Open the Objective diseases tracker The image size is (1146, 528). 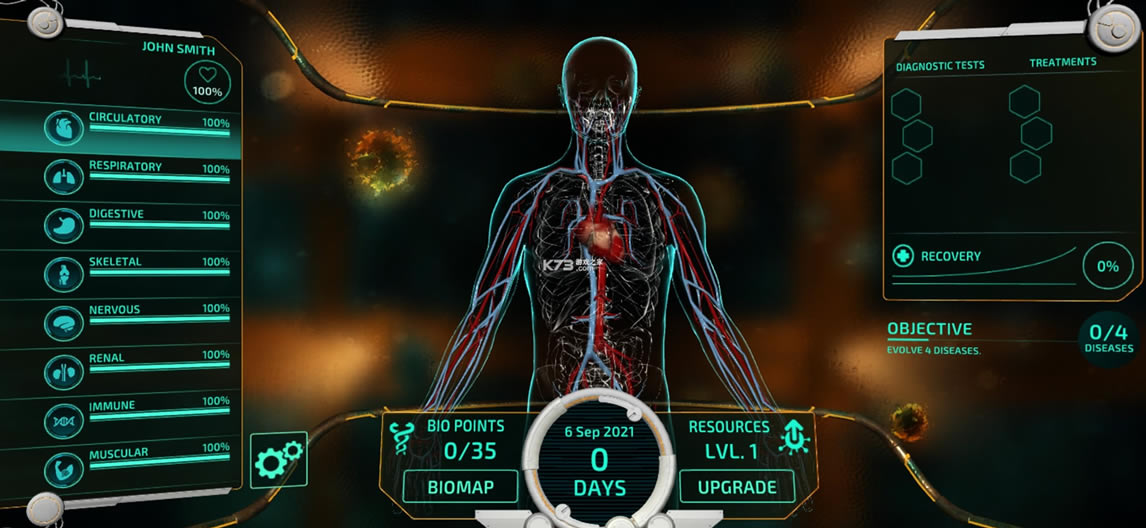tap(1108, 337)
